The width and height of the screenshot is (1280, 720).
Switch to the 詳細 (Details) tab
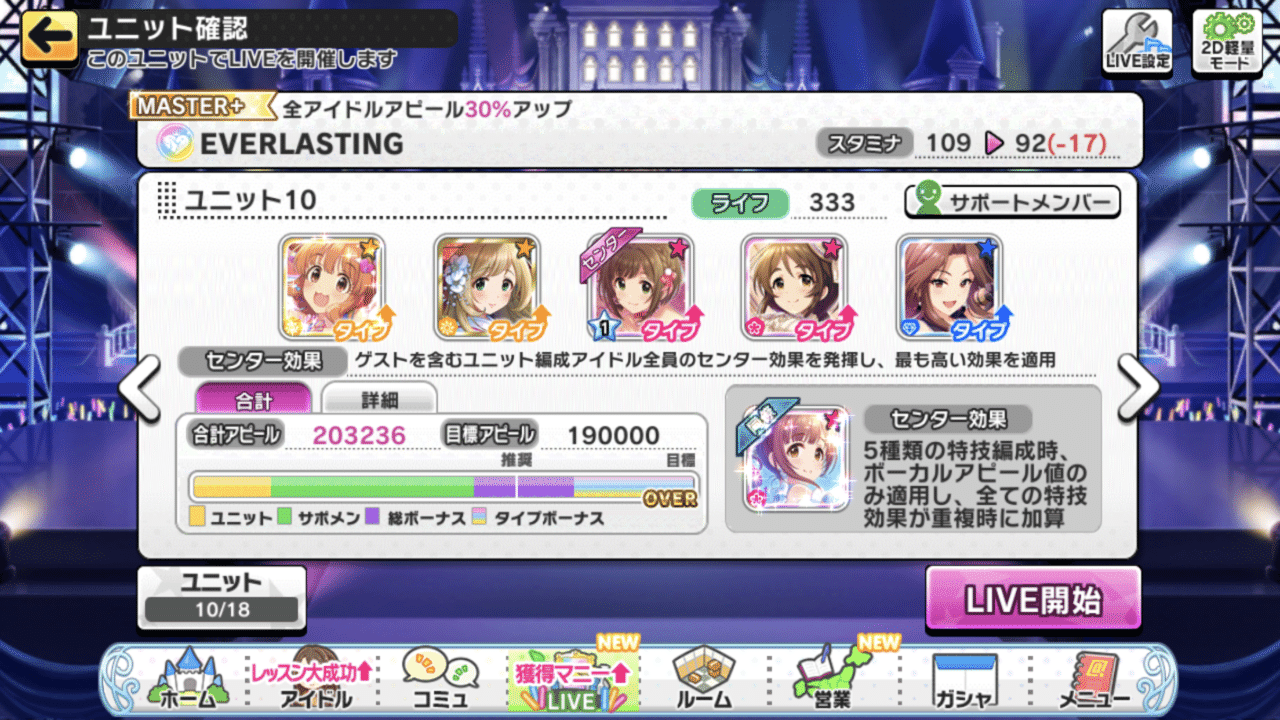click(x=378, y=398)
